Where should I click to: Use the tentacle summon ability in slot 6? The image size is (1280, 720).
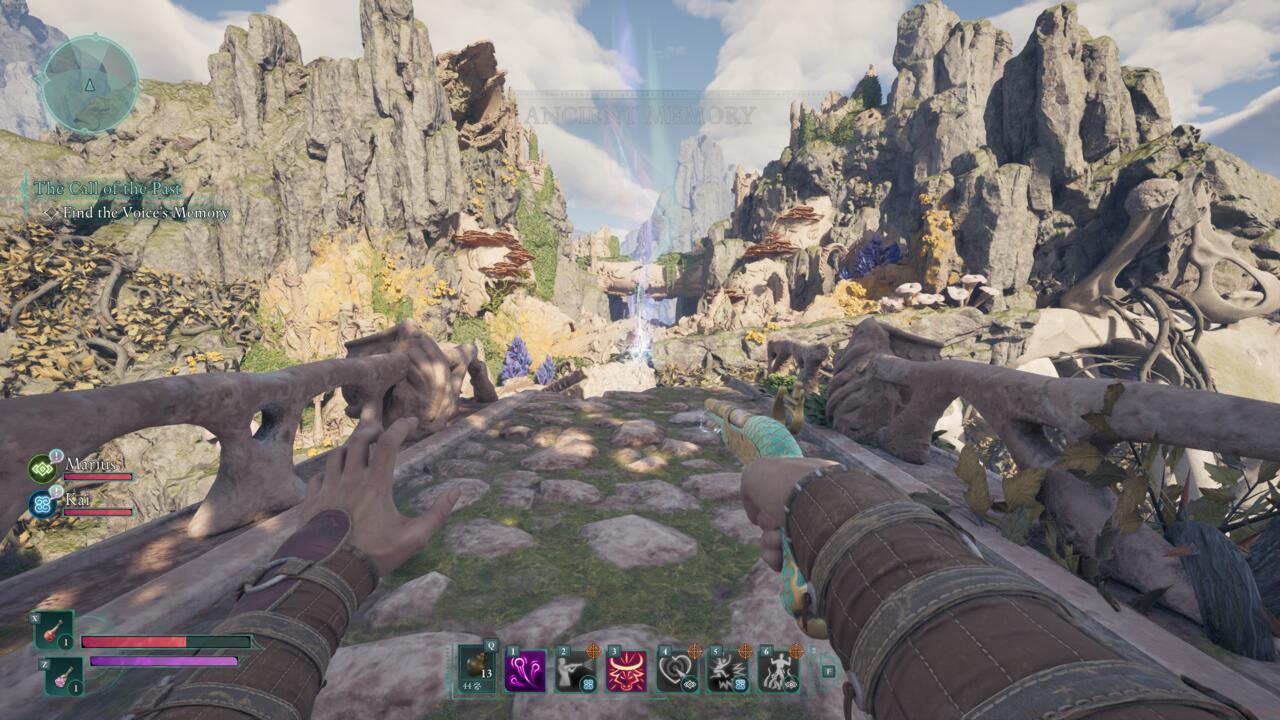(778, 672)
